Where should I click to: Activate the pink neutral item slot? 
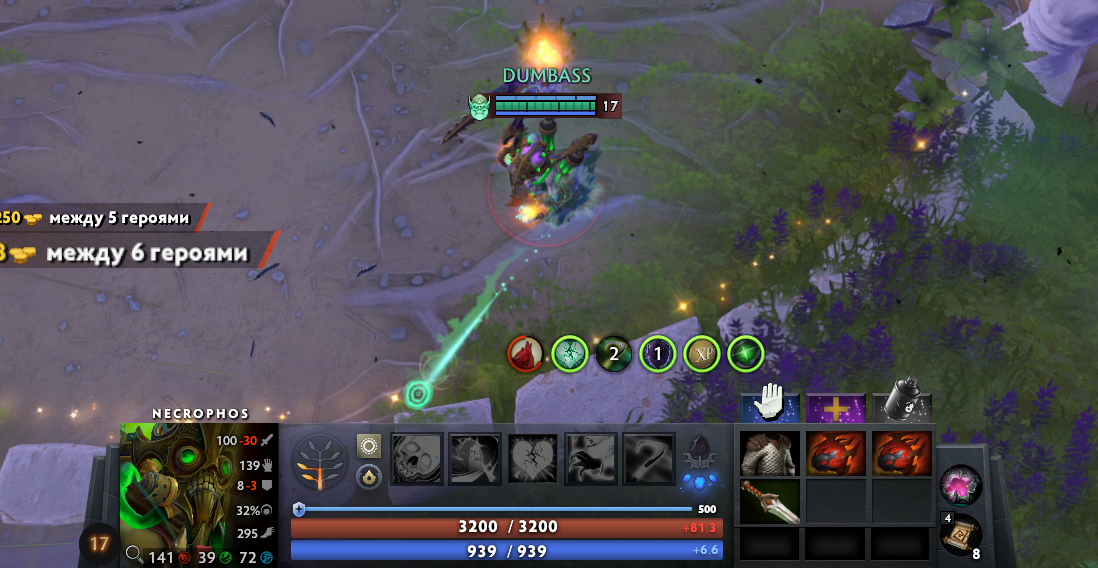coord(960,486)
